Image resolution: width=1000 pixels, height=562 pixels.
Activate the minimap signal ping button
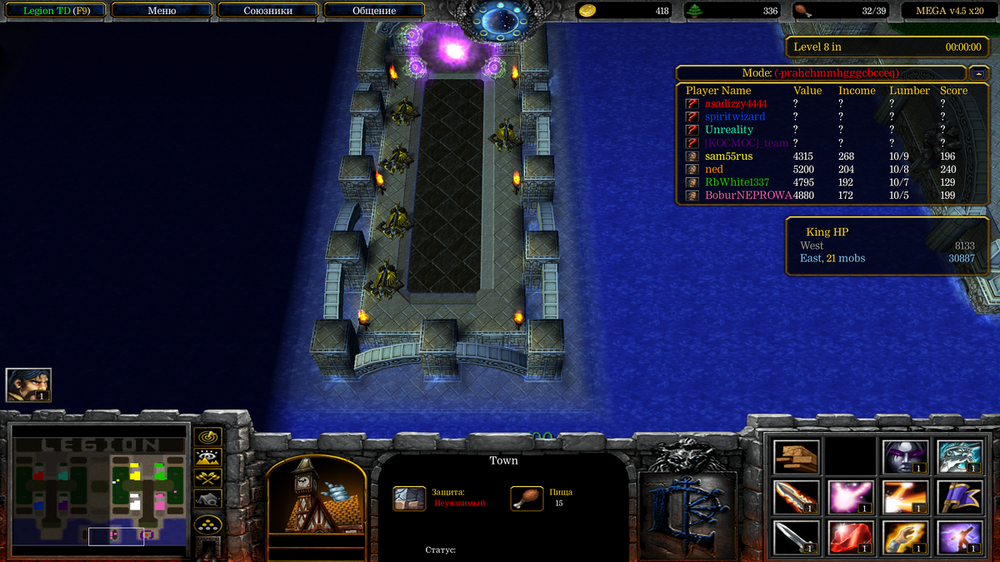208,437
